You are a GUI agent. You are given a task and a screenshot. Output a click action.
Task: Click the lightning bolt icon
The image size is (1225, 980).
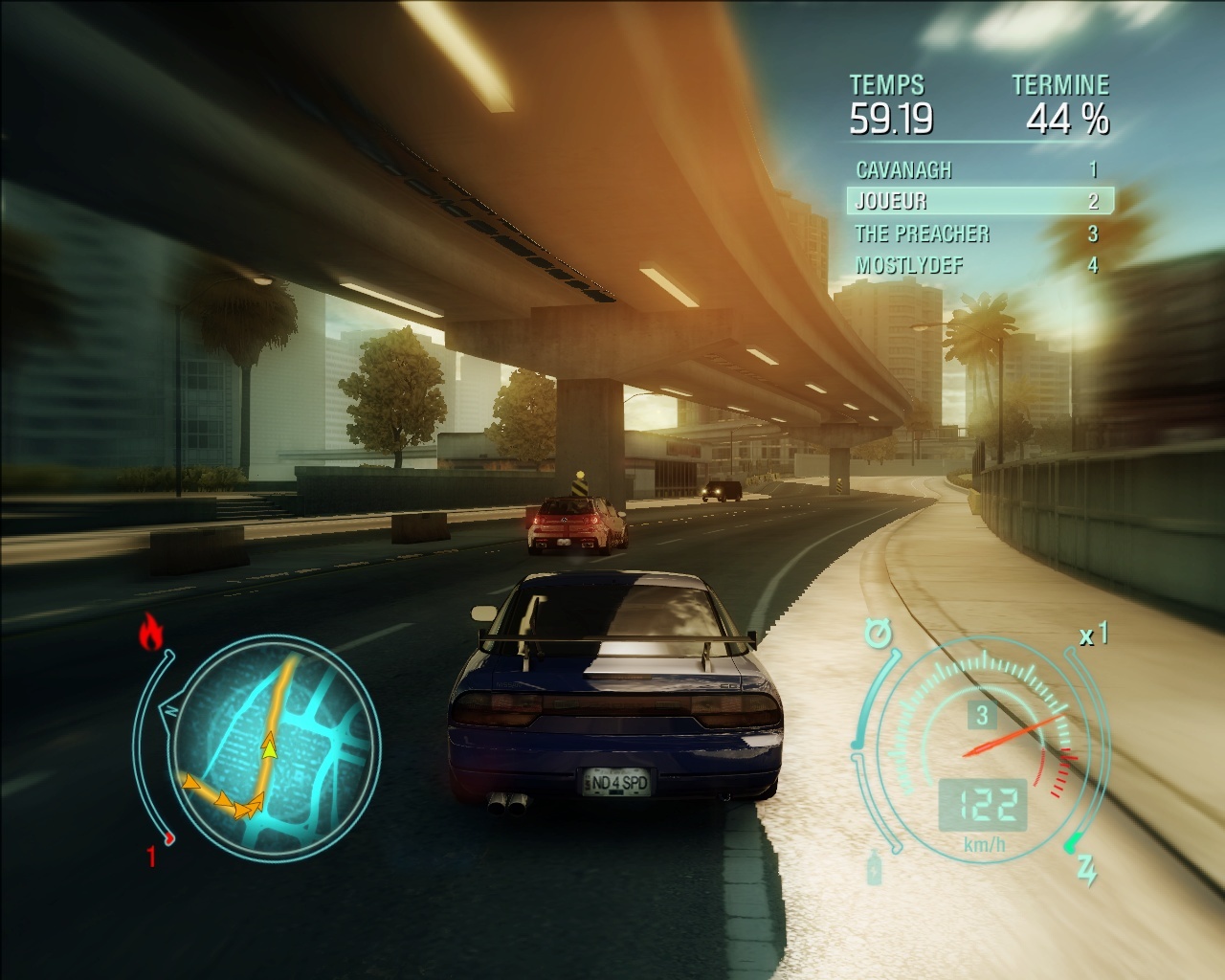pos(1086,871)
